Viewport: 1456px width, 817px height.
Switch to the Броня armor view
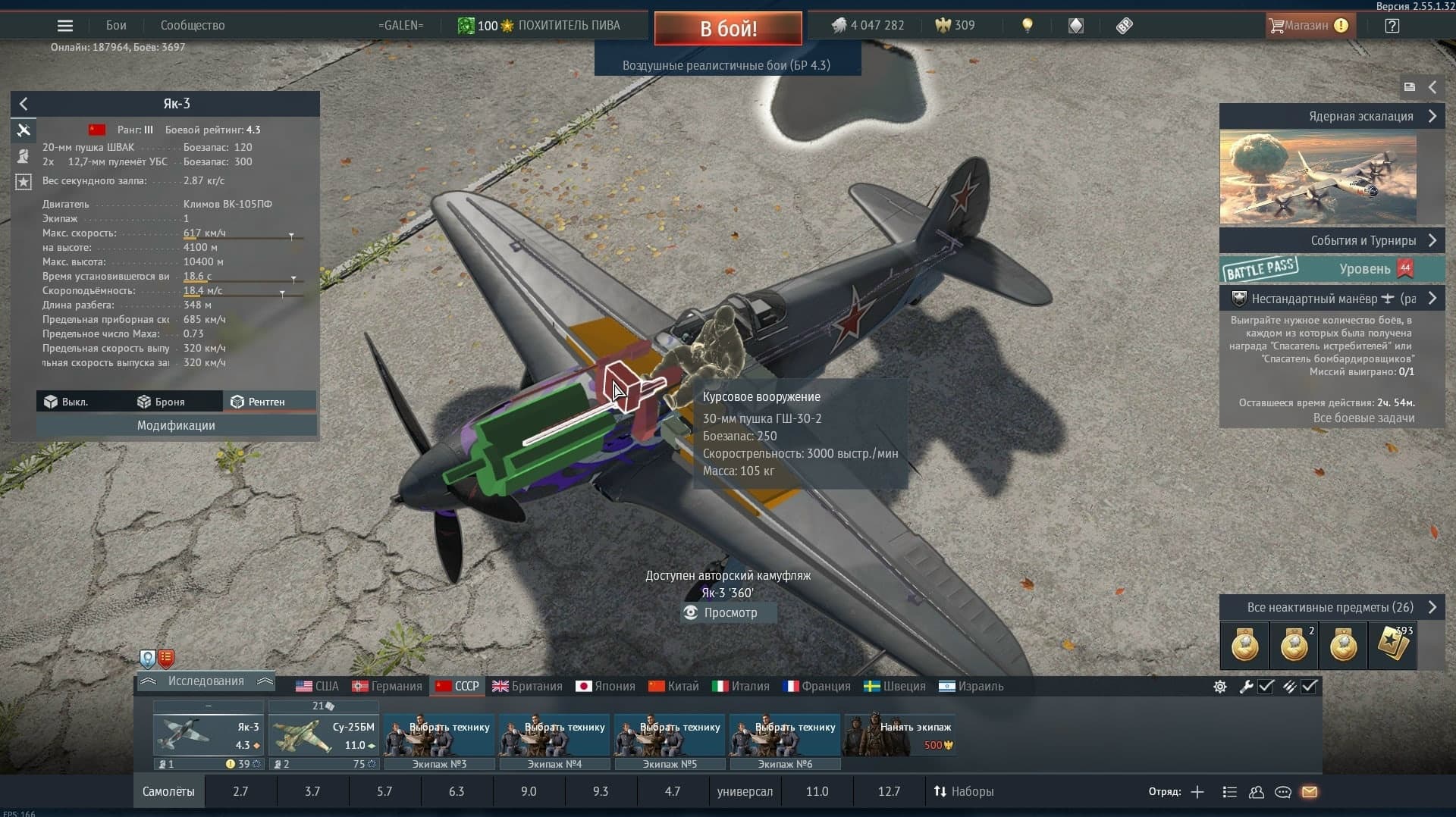point(161,402)
